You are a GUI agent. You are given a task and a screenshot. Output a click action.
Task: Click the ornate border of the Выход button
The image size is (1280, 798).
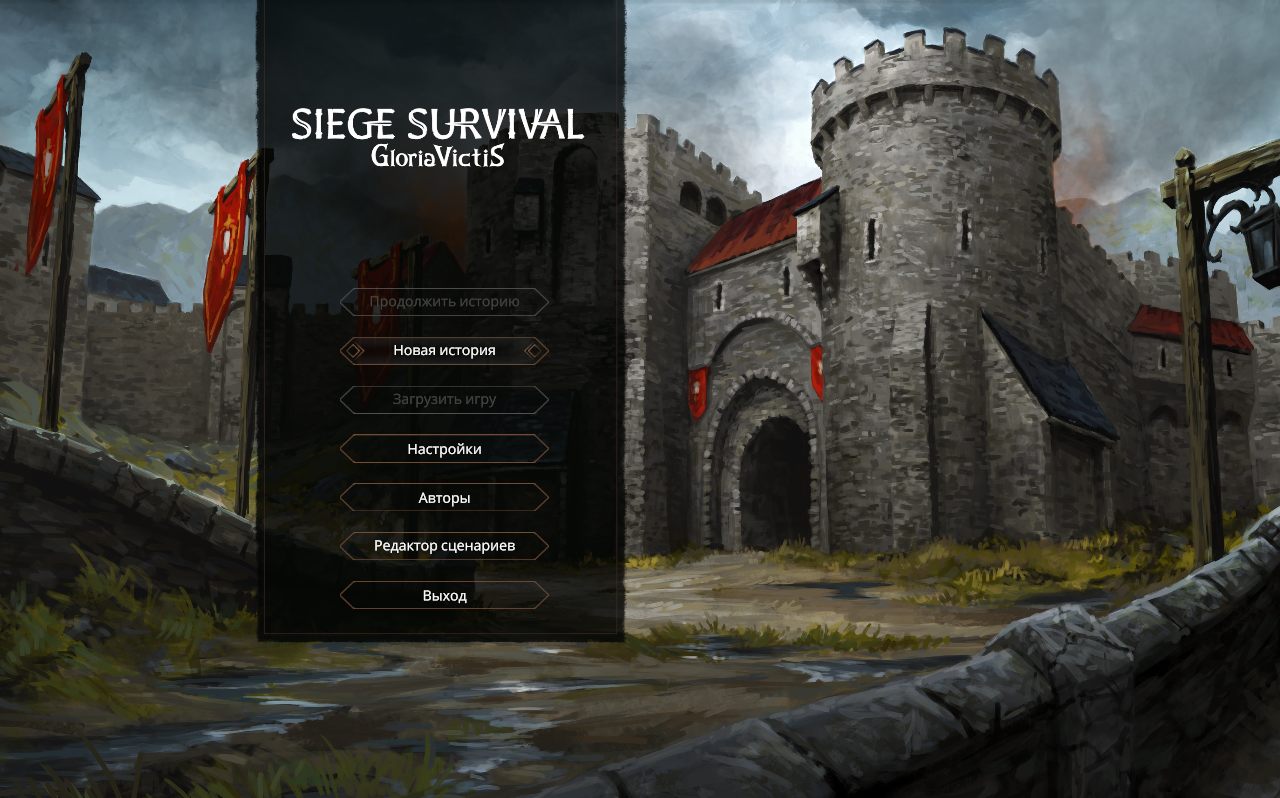click(444, 582)
